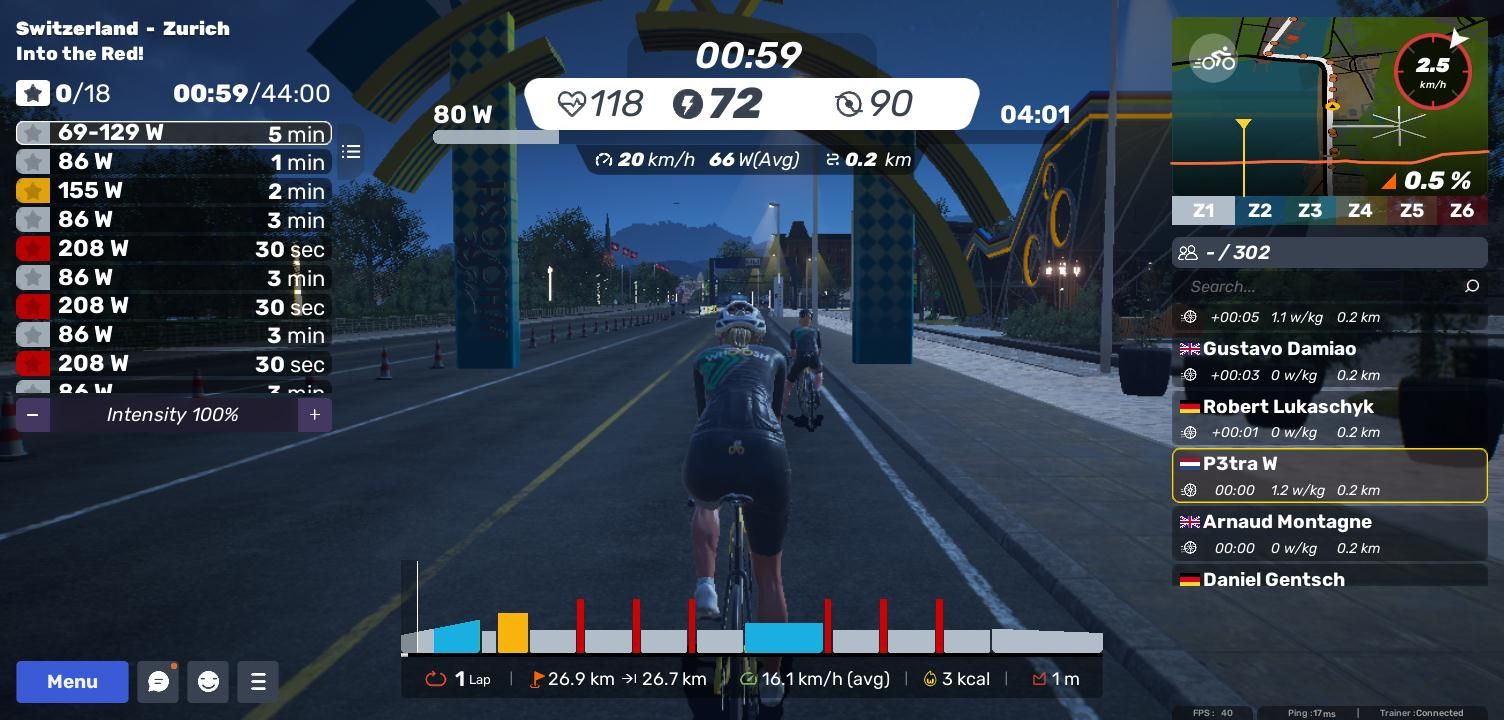
Task: Toggle the workout list icon
Action: click(x=351, y=152)
